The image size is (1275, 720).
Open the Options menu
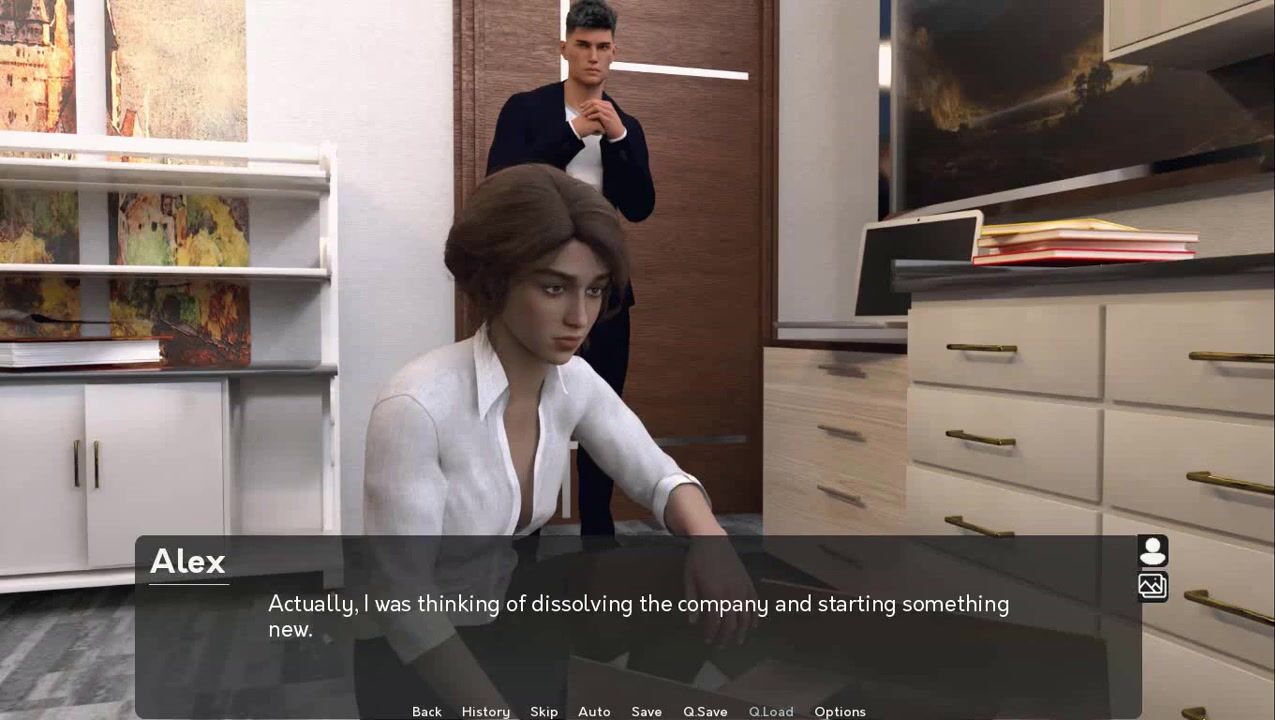pyautogui.click(x=839, y=712)
